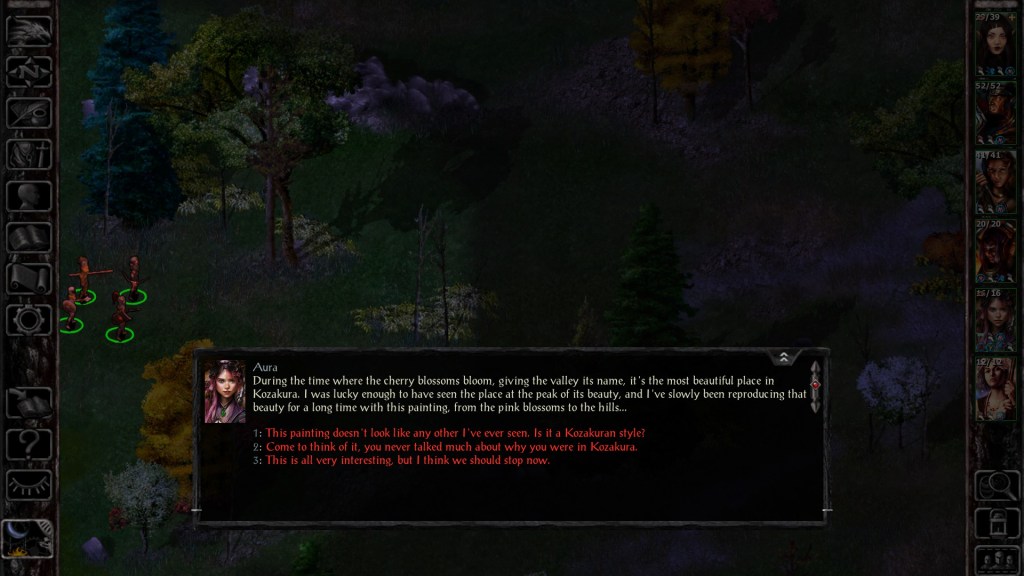Show the character record bust icon
This screenshot has width=1024, height=576.
(x=29, y=195)
